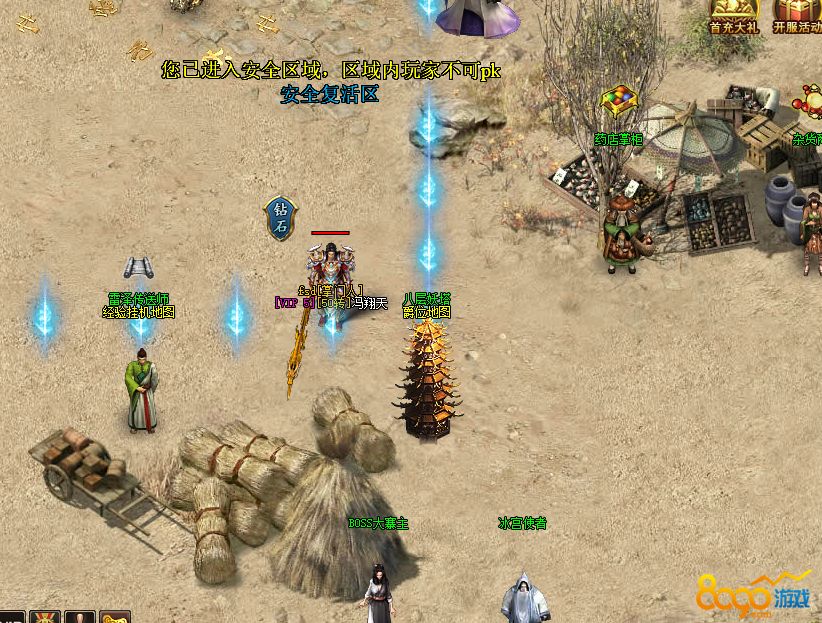
Task: Open the 开服活动 server launch event icon
Action: (x=796, y=15)
